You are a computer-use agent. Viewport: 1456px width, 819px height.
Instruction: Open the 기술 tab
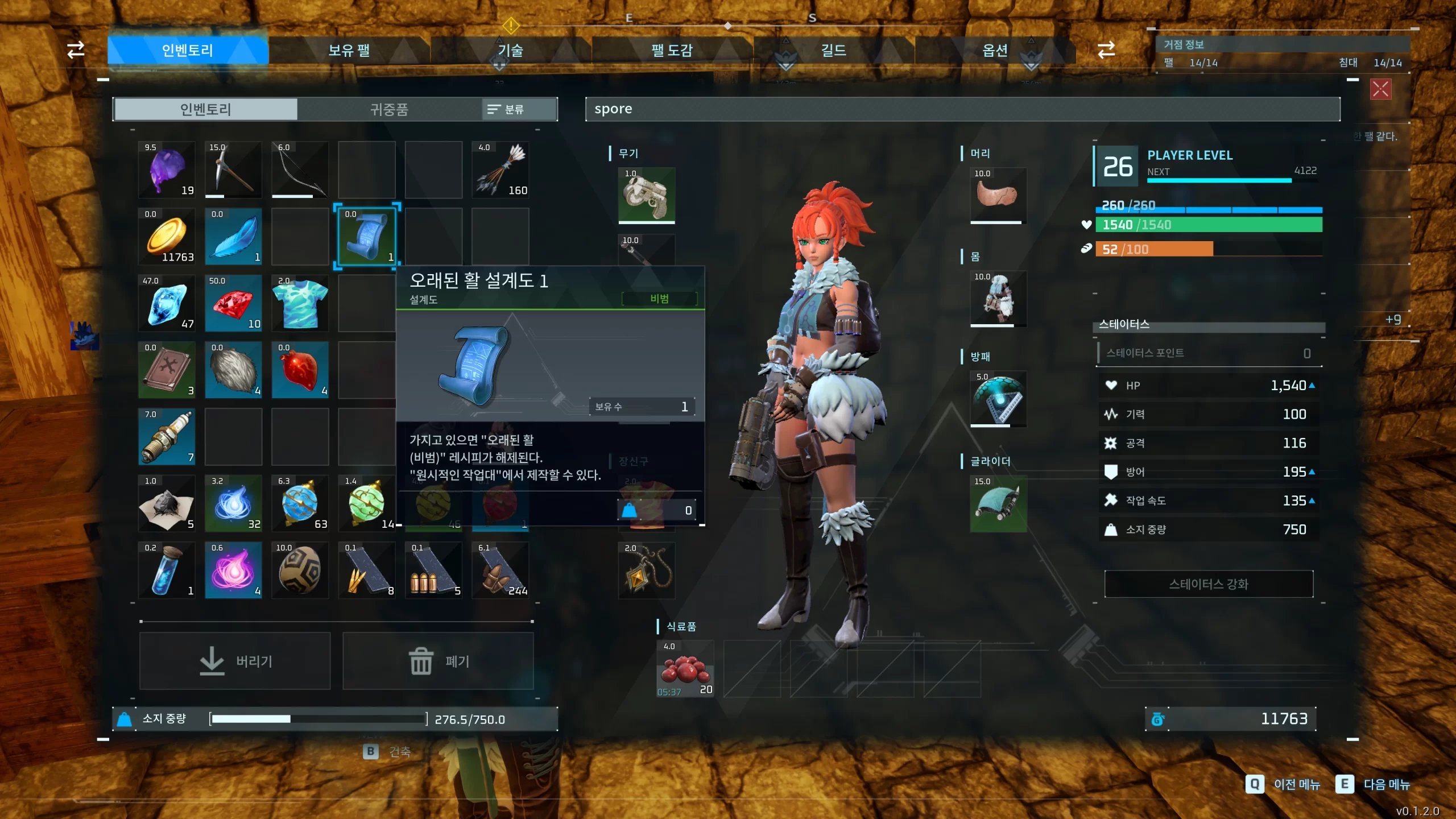coord(510,51)
